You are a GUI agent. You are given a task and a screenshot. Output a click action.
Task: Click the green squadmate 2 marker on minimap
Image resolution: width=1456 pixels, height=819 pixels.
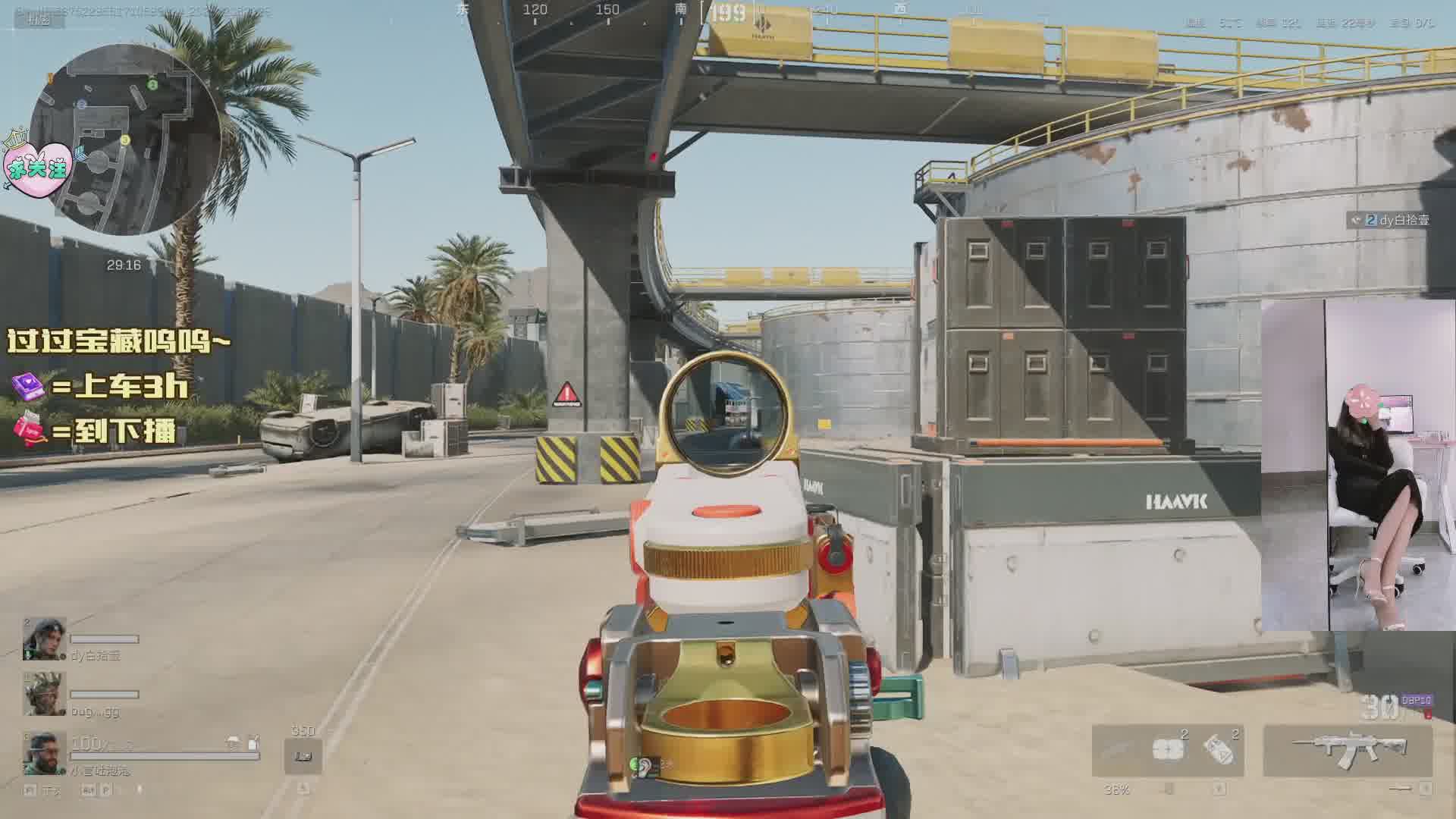click(x=152, y=85)
